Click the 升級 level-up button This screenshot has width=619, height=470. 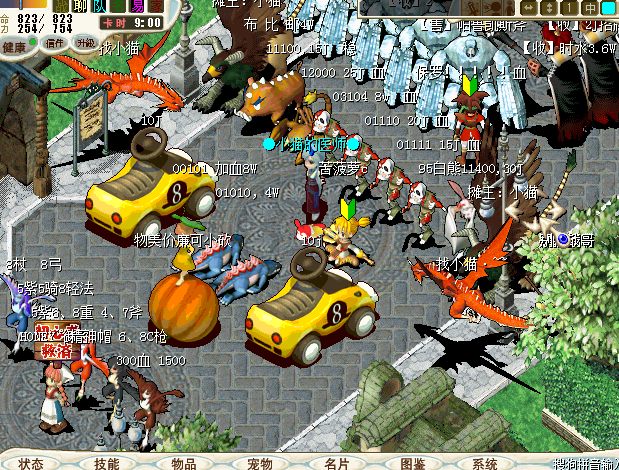pyautogui.click(x=87, y=43)
